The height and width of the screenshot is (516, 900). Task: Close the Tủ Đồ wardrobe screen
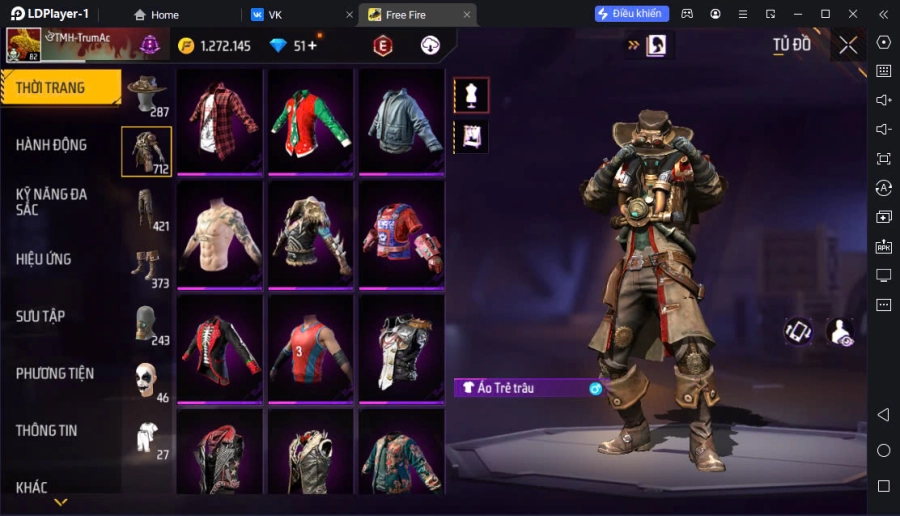pos(848,45)
